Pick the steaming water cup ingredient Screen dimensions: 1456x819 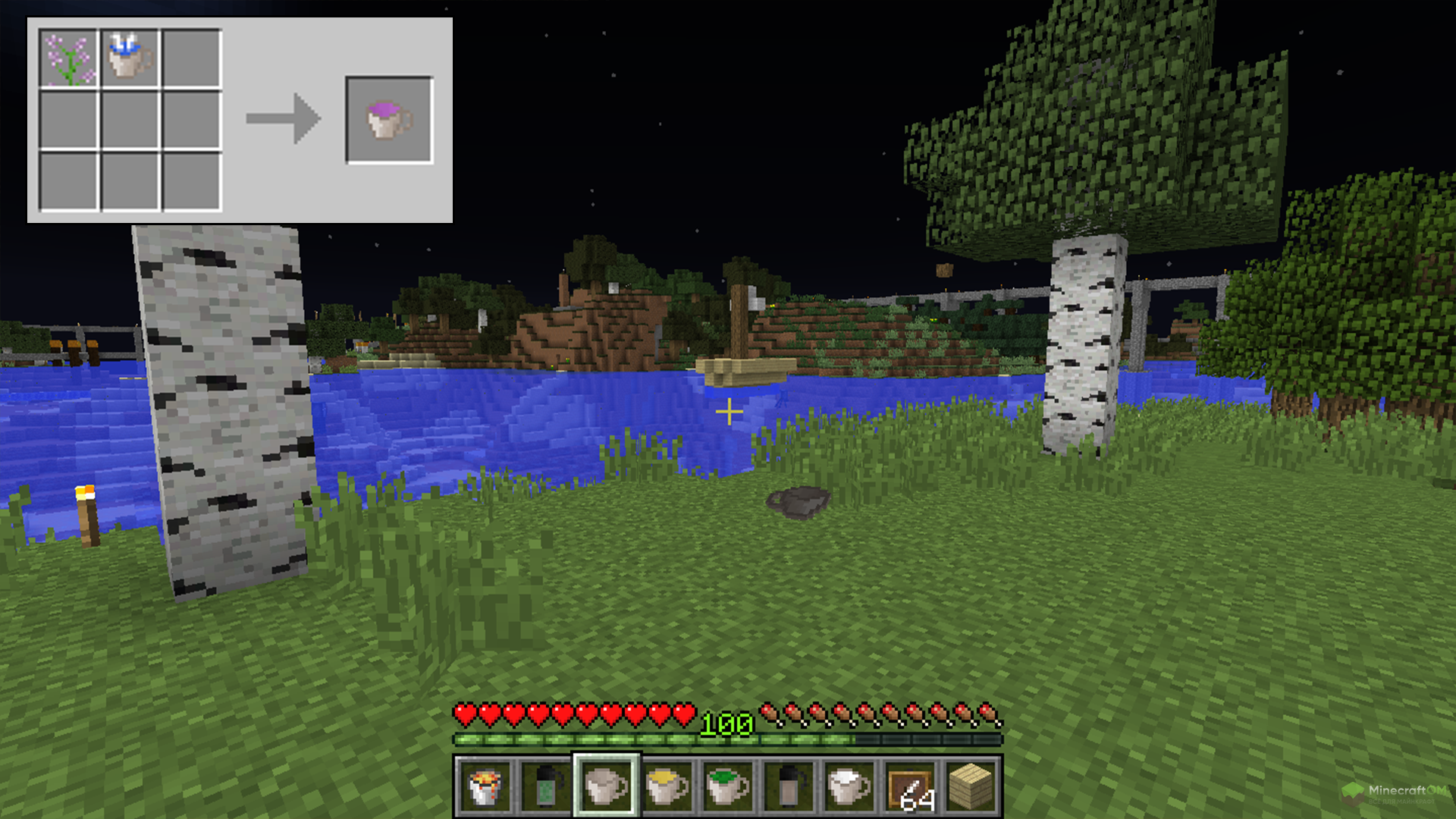coord(130,58)
